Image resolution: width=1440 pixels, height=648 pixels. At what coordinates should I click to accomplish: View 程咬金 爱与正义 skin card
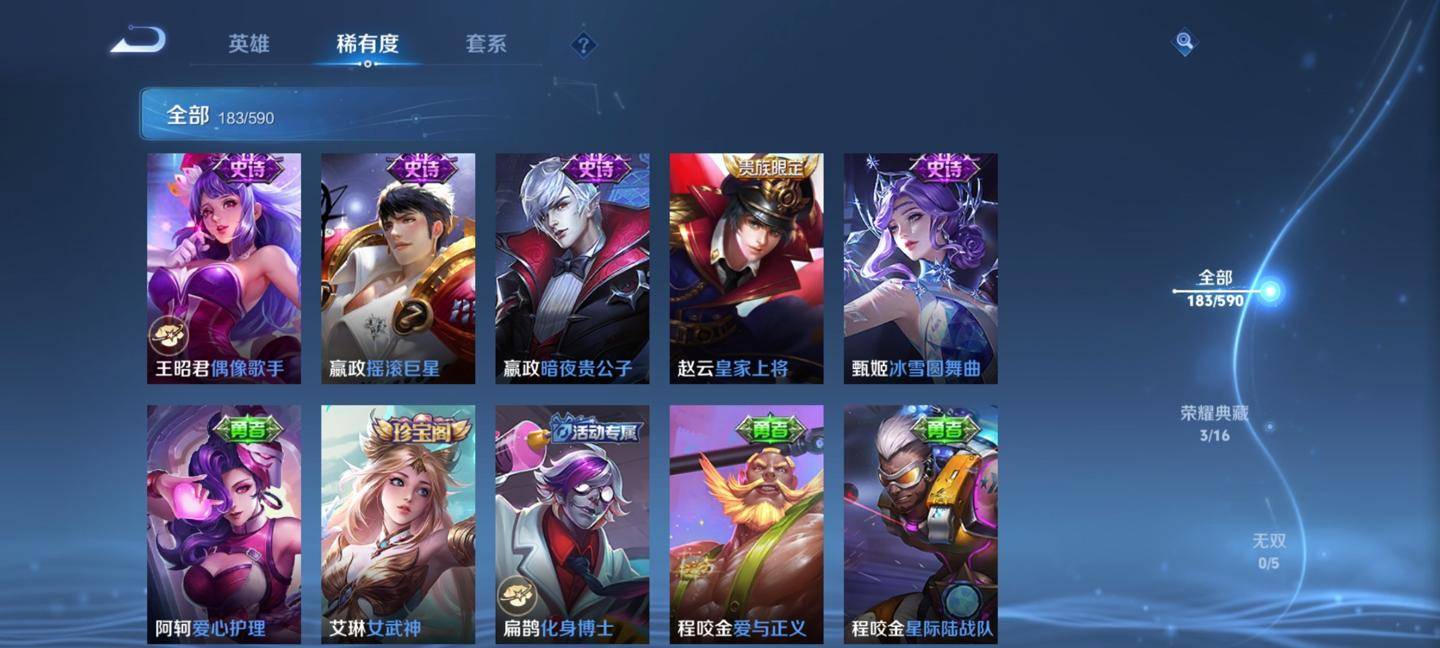746,523
